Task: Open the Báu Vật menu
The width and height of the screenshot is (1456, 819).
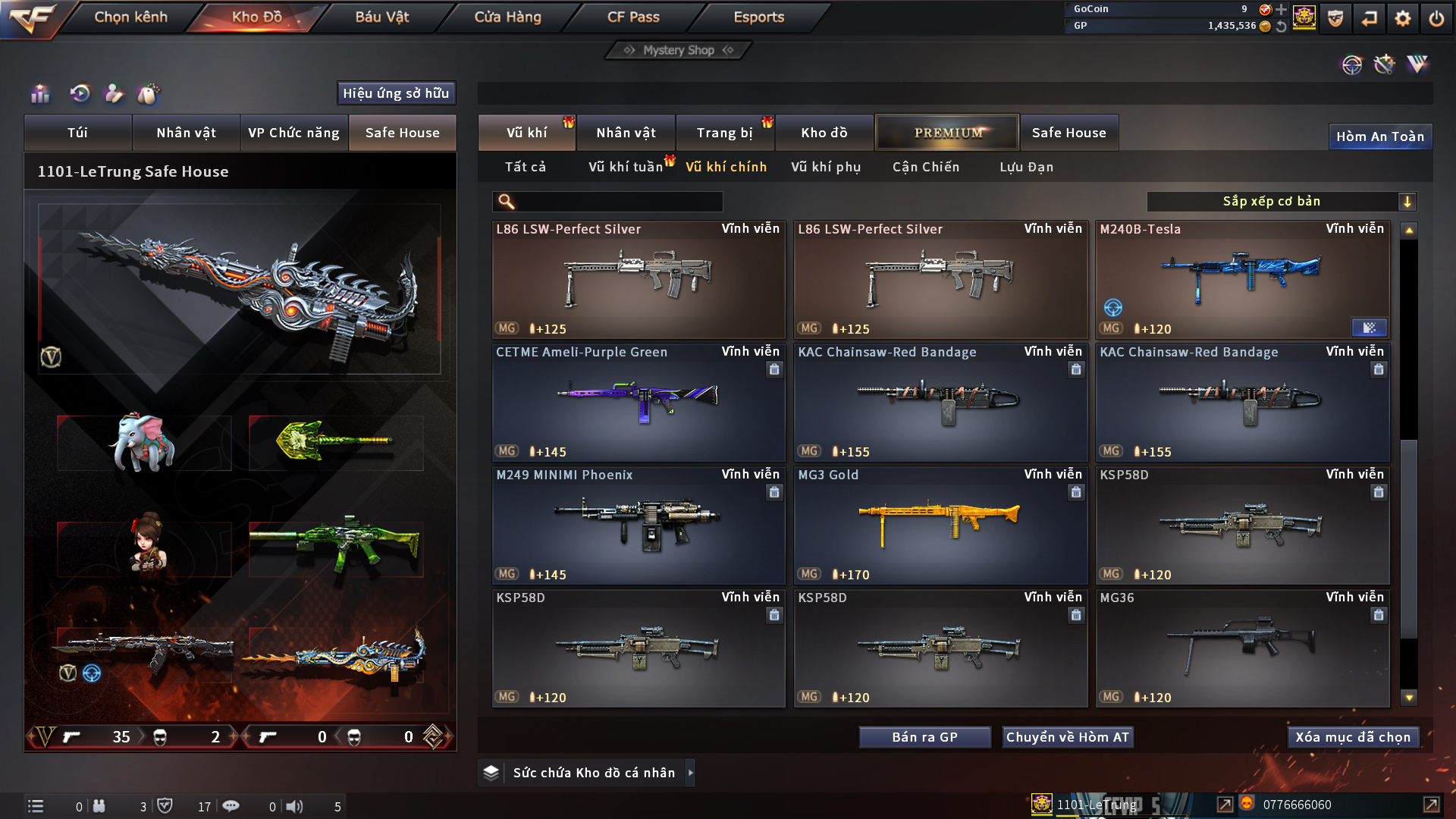Action: coord(381,17)
